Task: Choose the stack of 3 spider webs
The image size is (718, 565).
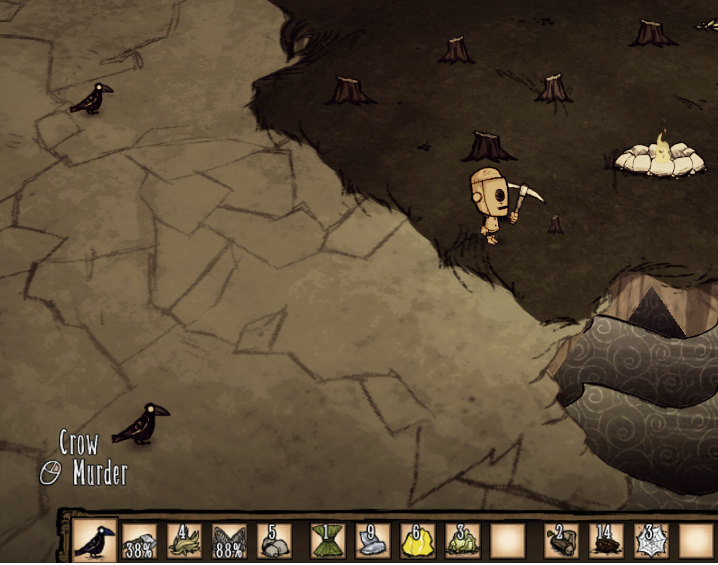Action: (651, 541)
